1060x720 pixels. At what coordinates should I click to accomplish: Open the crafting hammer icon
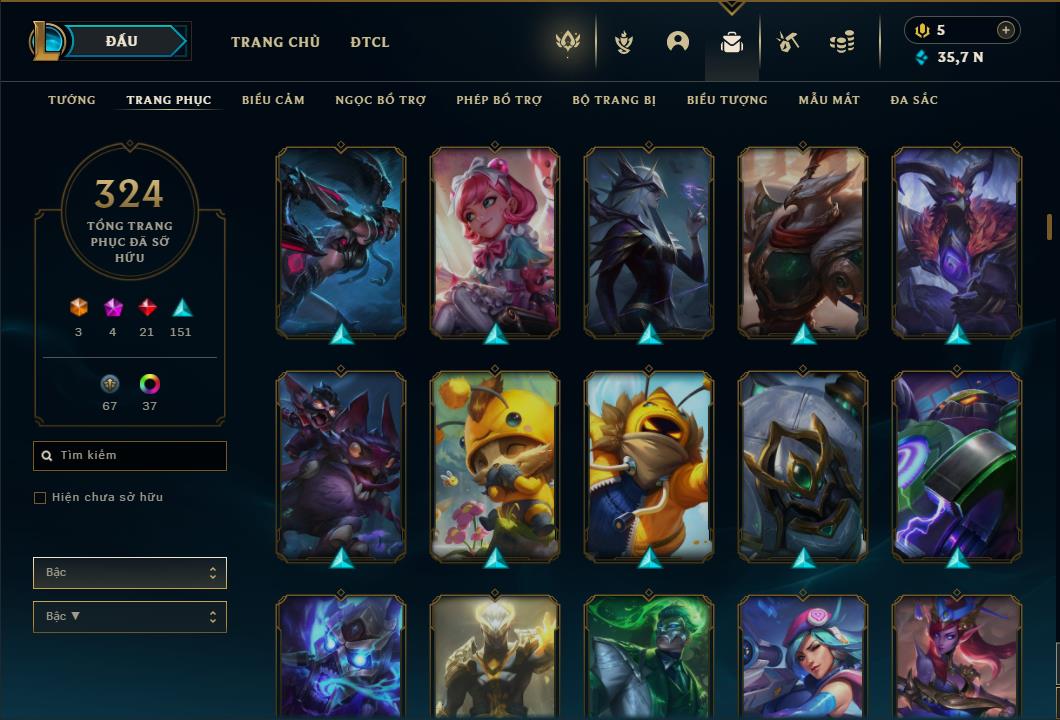788,42
